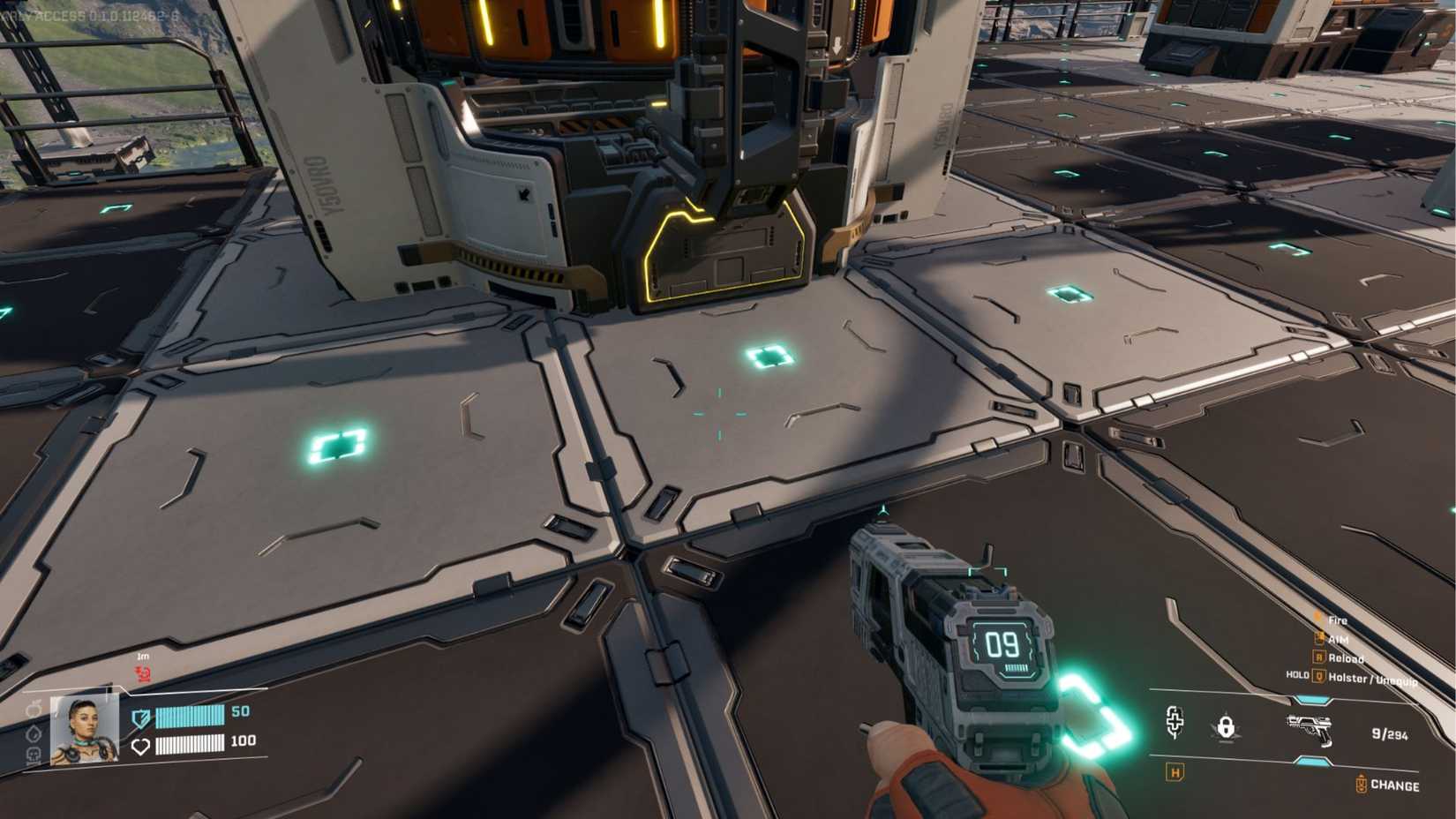Image resolution: width=1456 pixels, height=819 pixels.
Task: Select the medical cross healing icon
Action: (x=1175, y=722)
